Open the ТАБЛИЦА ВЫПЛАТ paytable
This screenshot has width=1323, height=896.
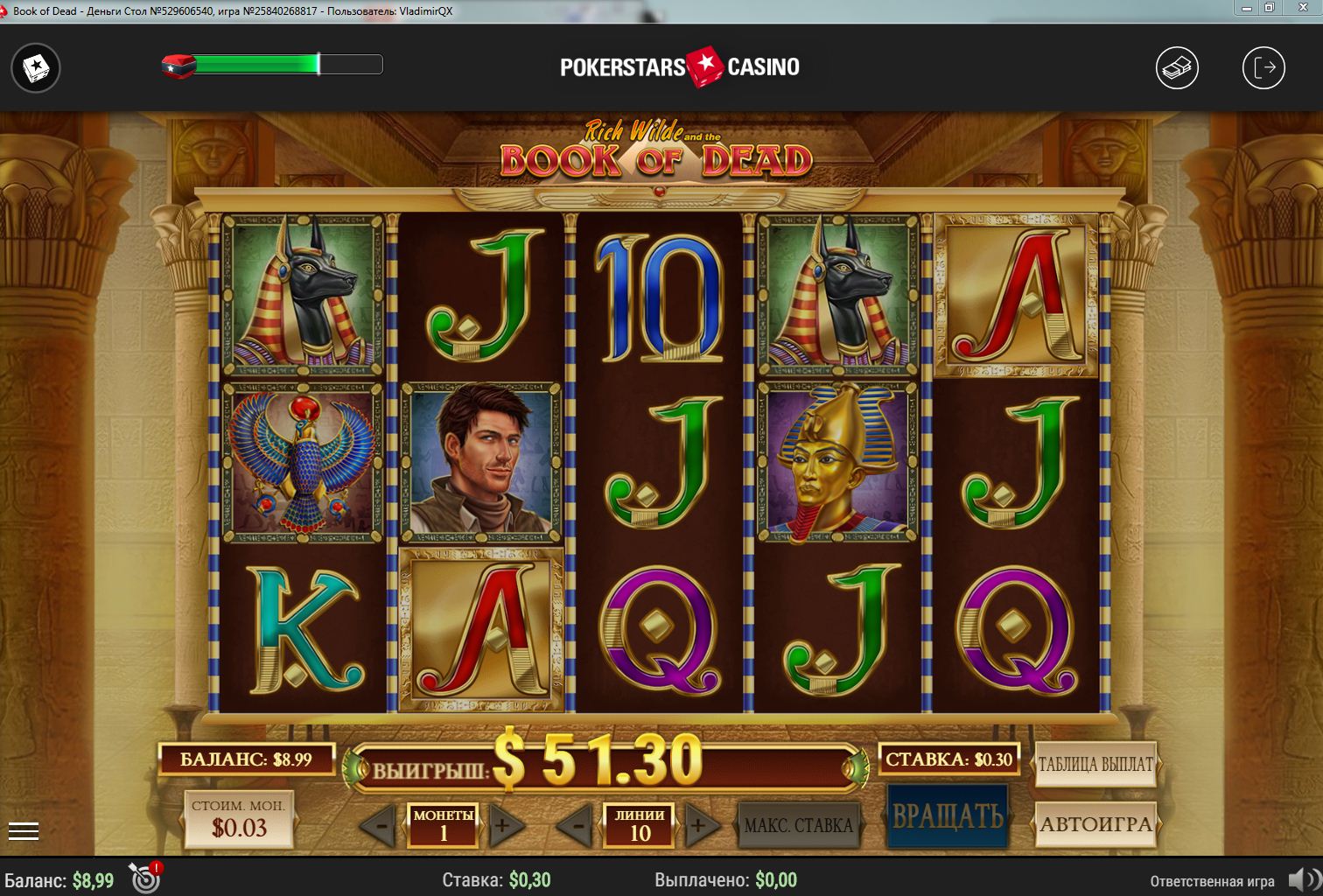pos(1095,764)
